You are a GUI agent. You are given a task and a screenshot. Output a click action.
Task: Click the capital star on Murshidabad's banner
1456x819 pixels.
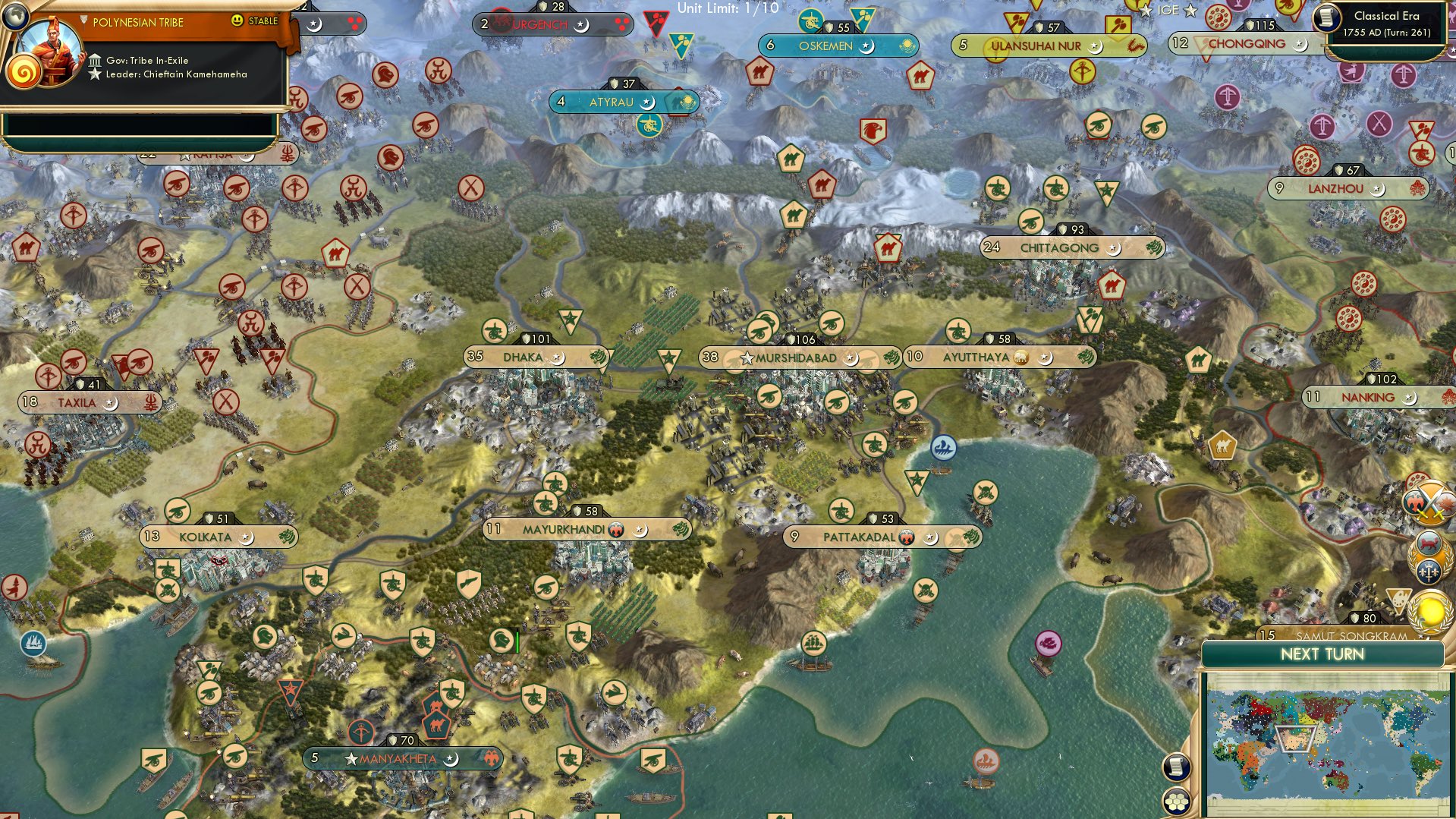click(x=747, y=358)
